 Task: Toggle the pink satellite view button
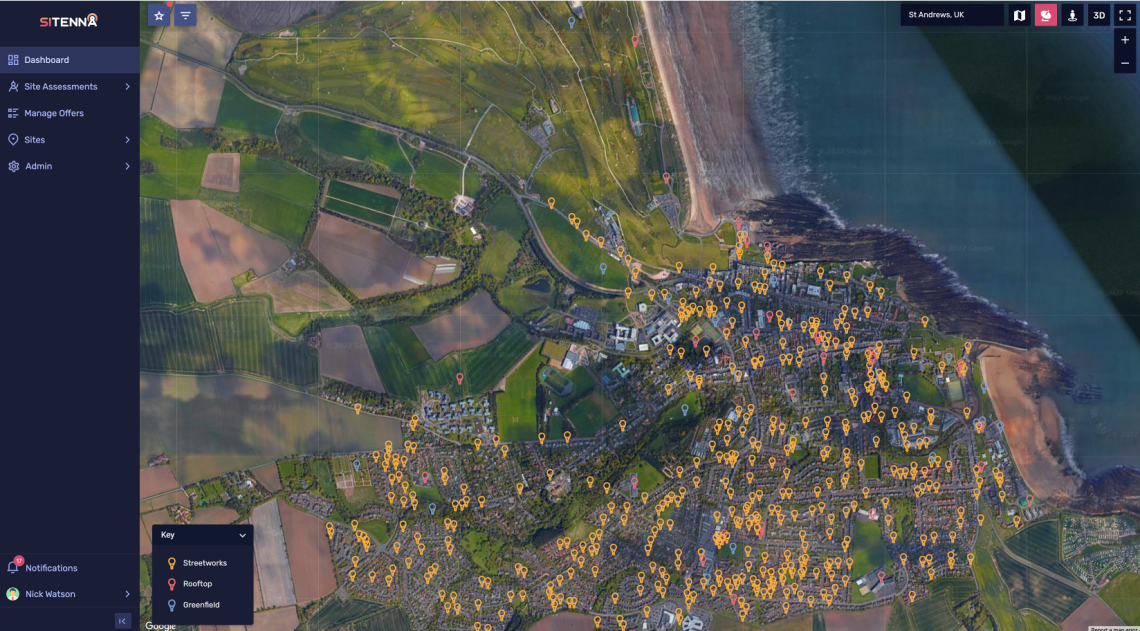pyautogui.click(x=1046, y=15)
